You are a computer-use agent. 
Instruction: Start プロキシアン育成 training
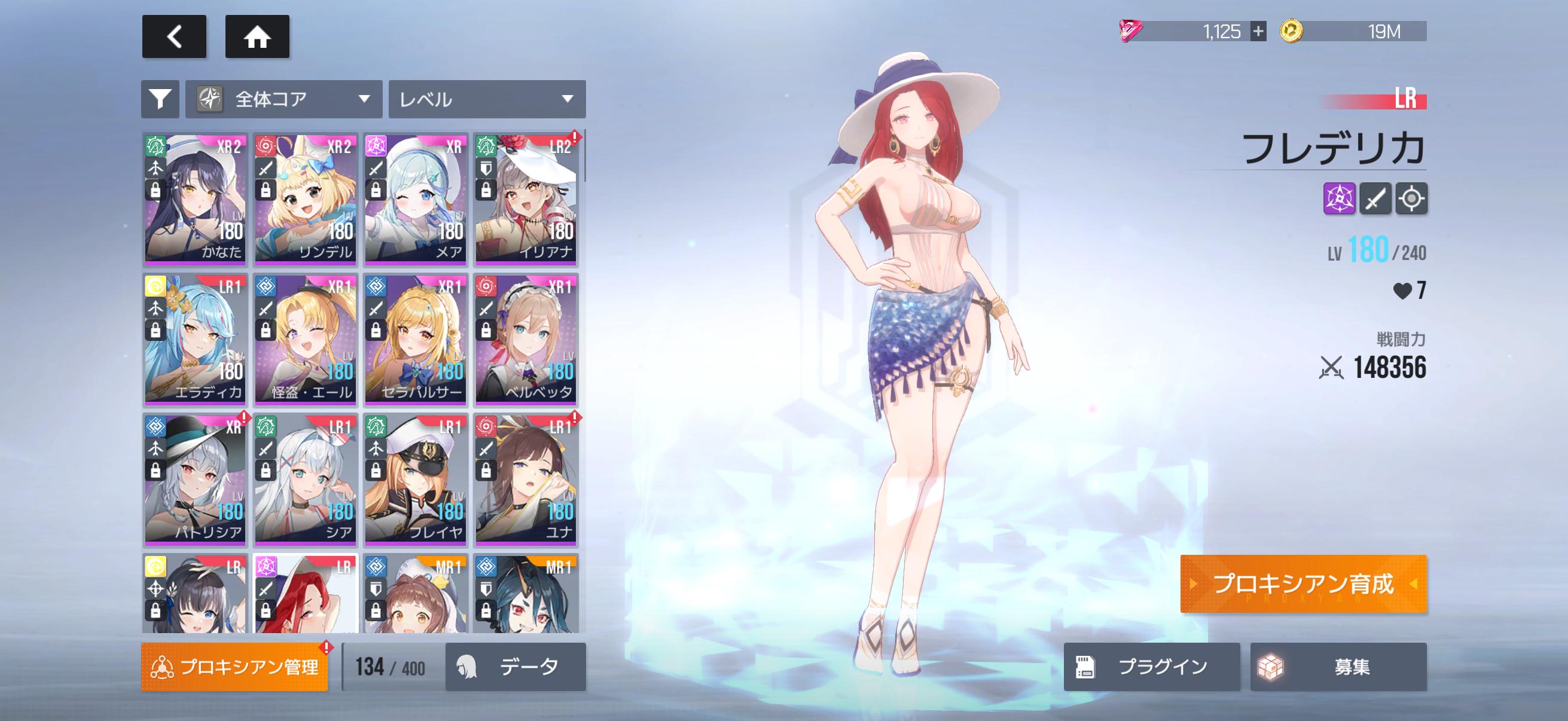coord(1303,583)
